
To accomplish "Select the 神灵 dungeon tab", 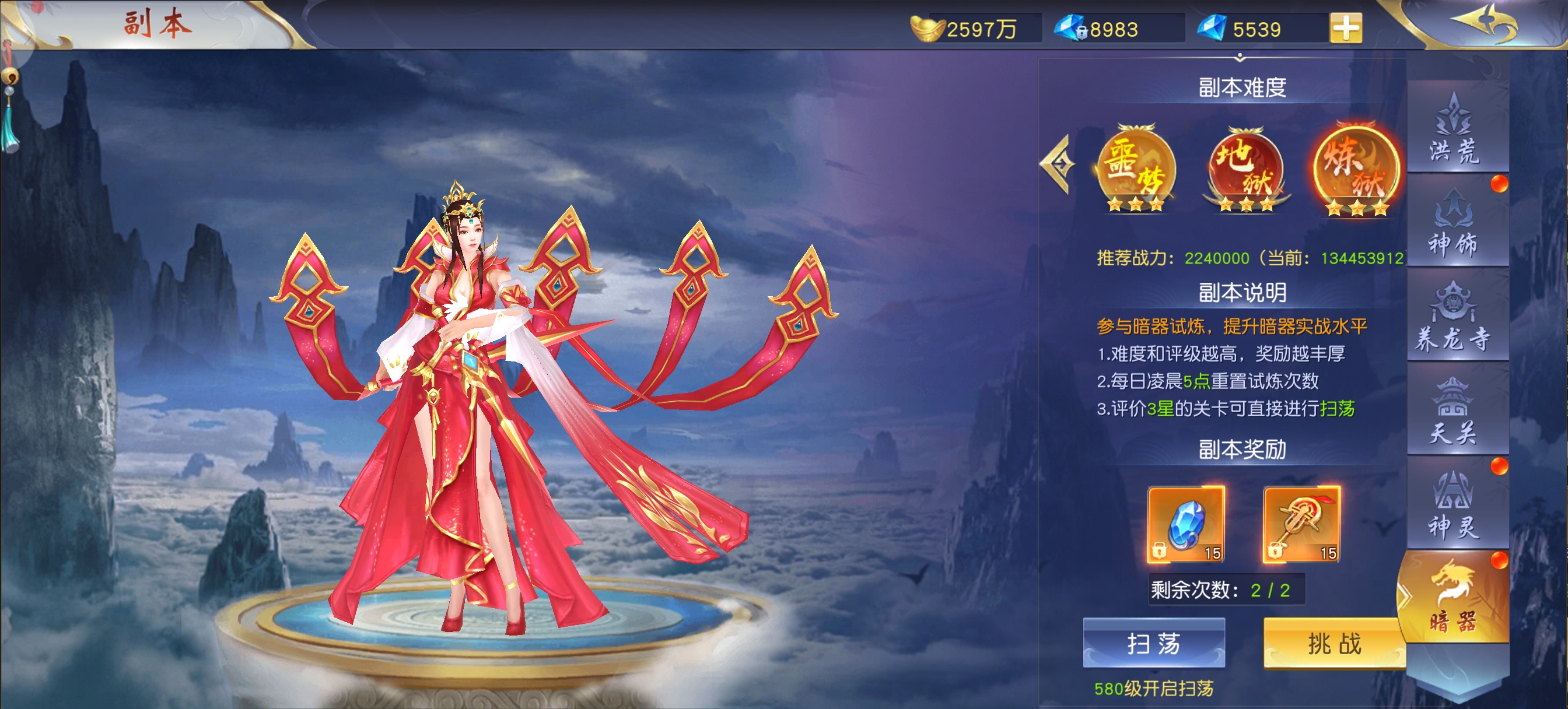I will 1454,506.
